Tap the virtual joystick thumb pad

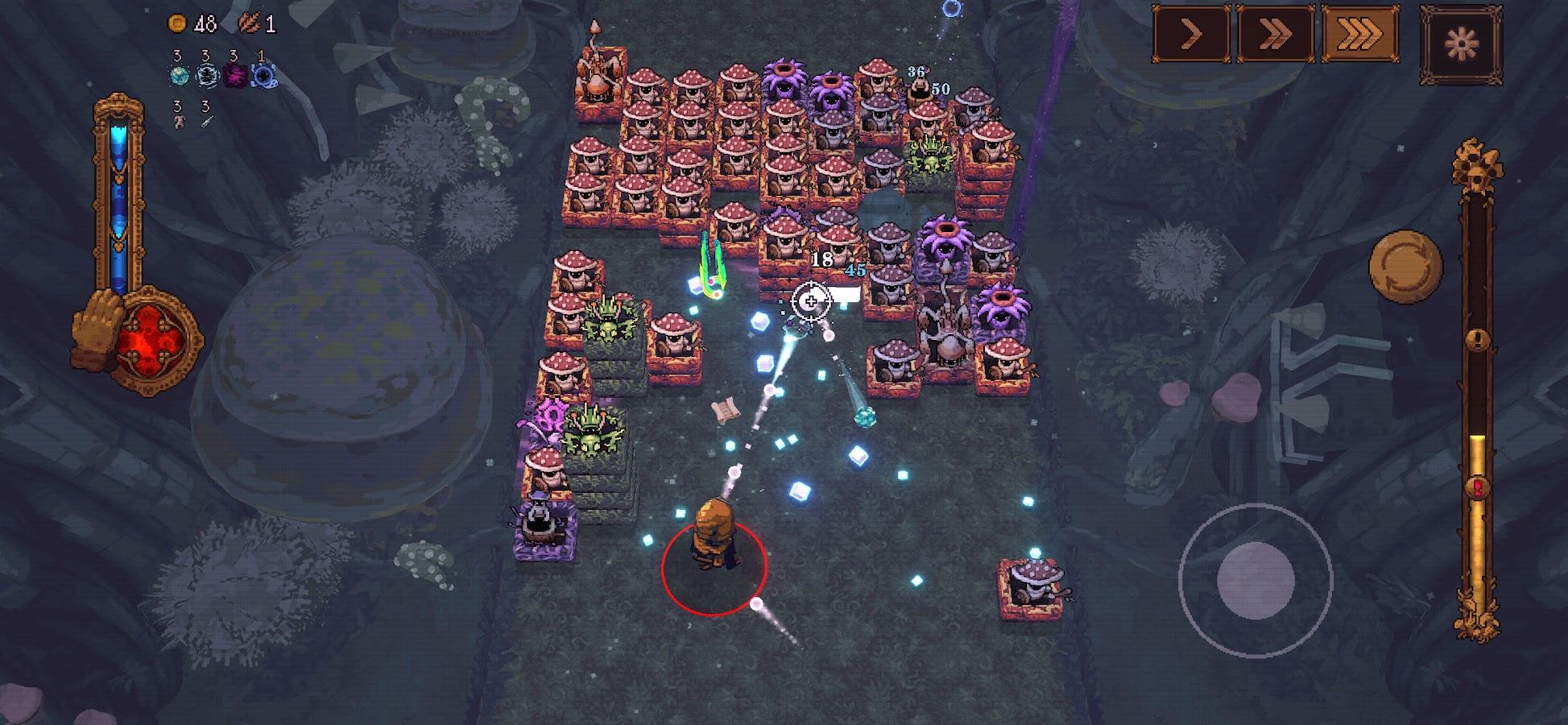pos(1255,580)
